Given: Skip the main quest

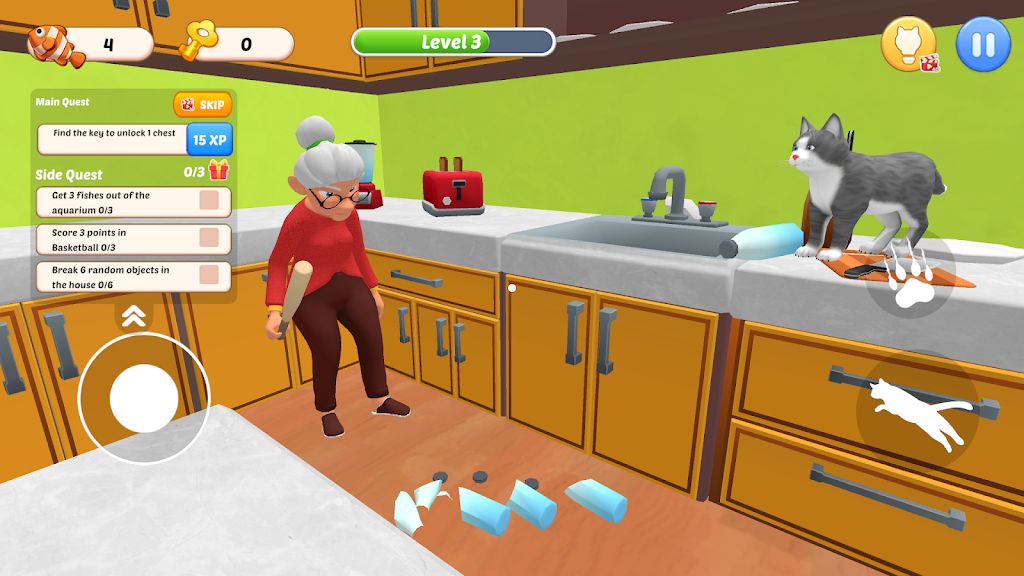Looking at the screenshot, I should [x=202, y=105].
